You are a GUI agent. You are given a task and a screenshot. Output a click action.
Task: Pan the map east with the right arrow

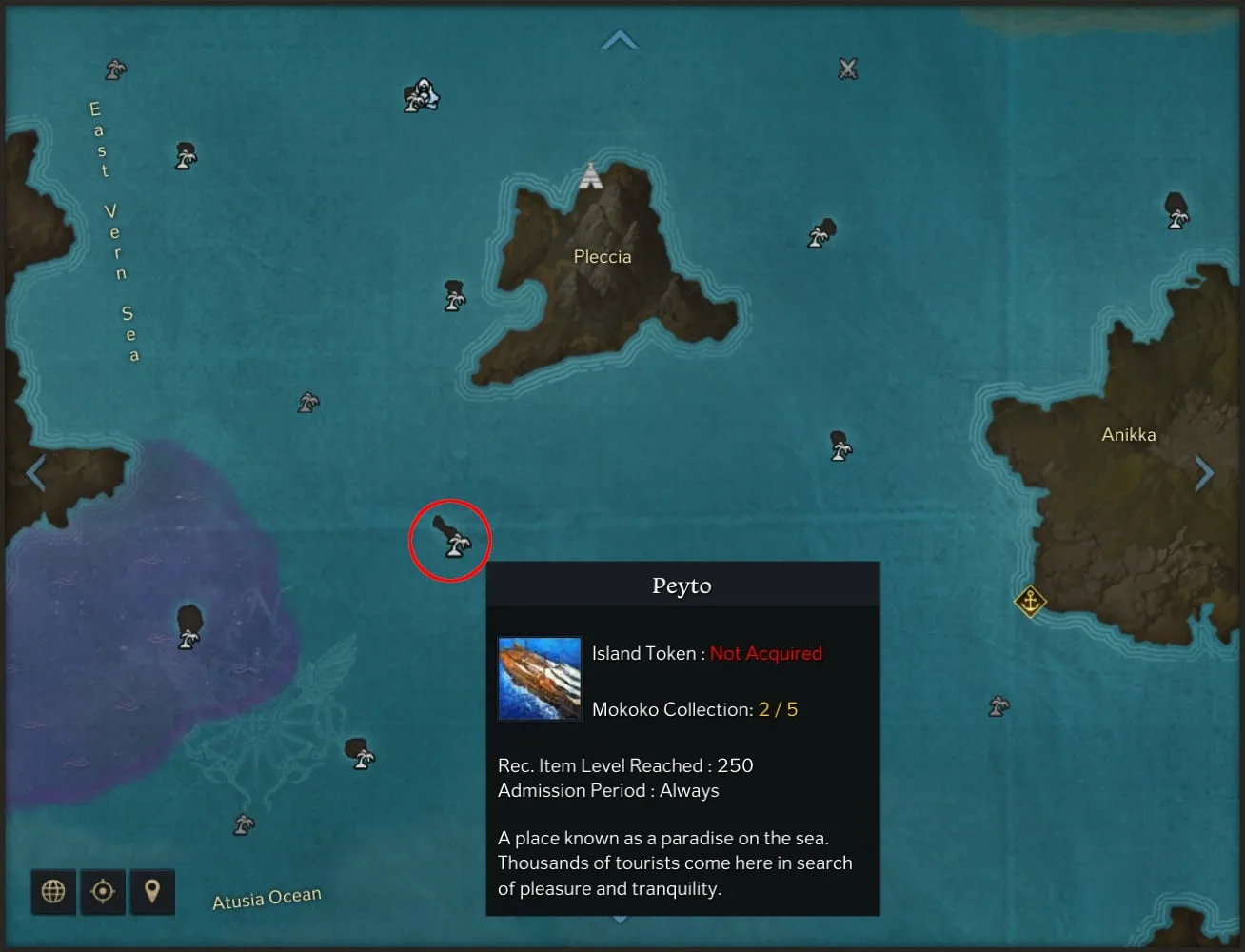[x=1204, y=472]
